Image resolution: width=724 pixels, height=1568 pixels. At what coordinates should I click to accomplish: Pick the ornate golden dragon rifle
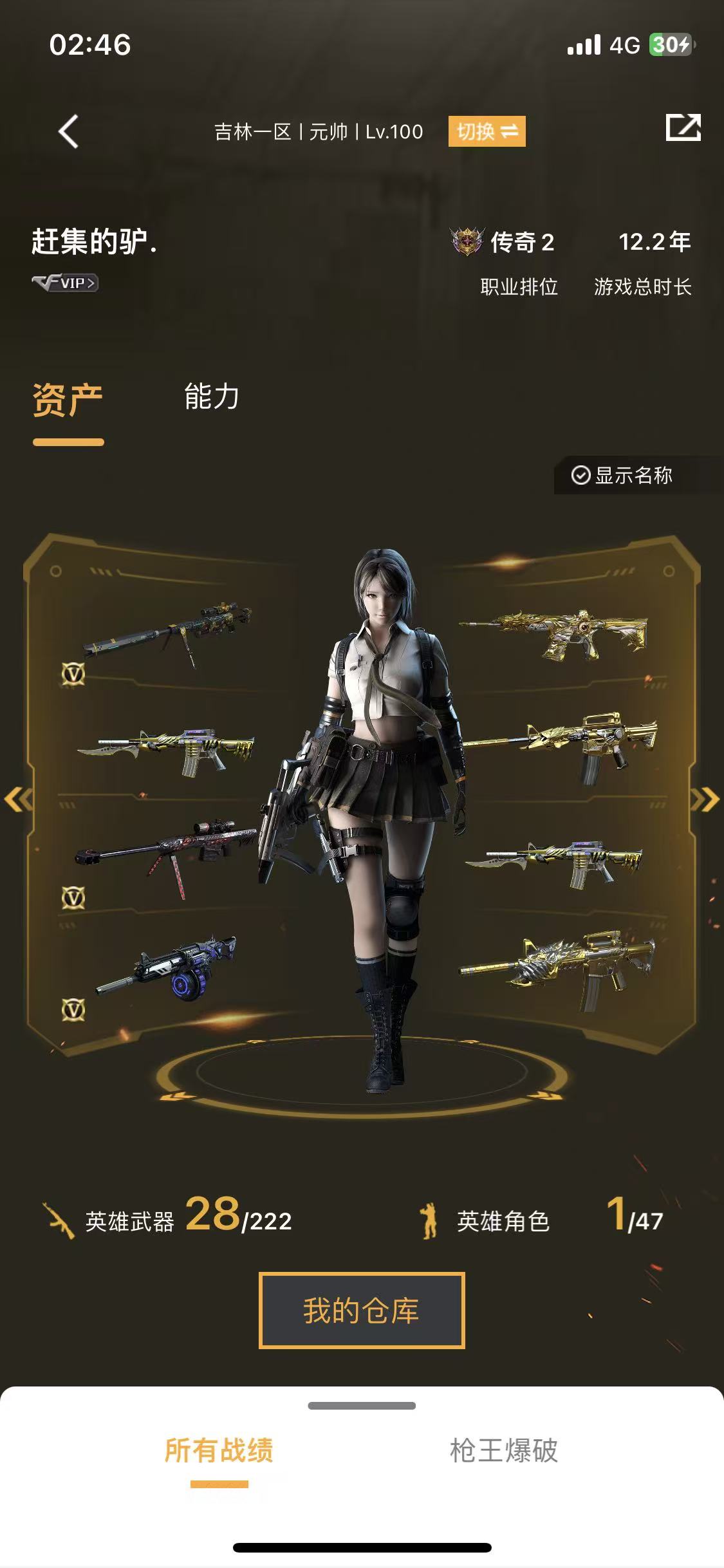coord(555,633)
